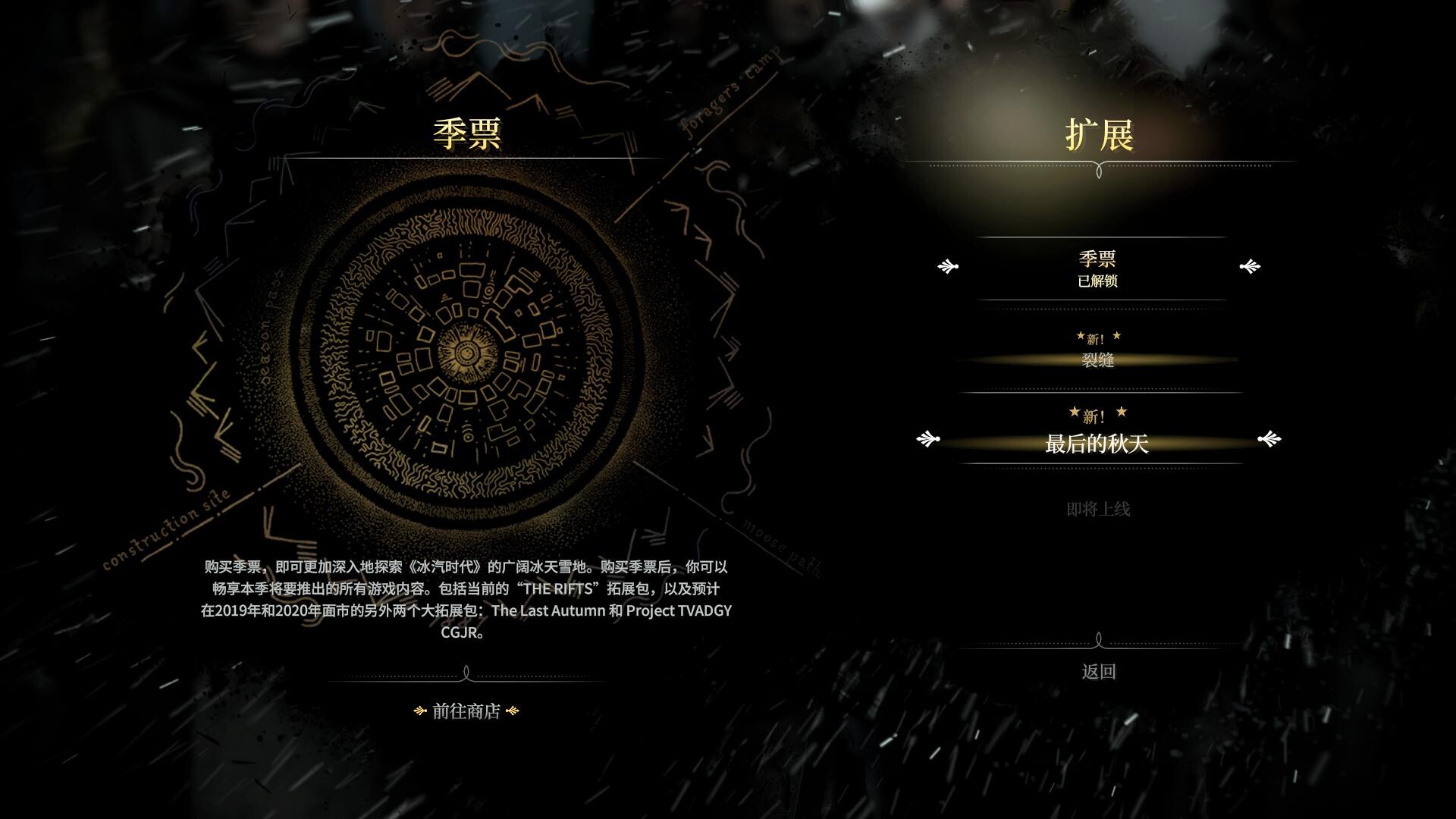Viewport: 1456px width, 819px height.
Task: Click 返回 to go back
Action: [1098, 672]
